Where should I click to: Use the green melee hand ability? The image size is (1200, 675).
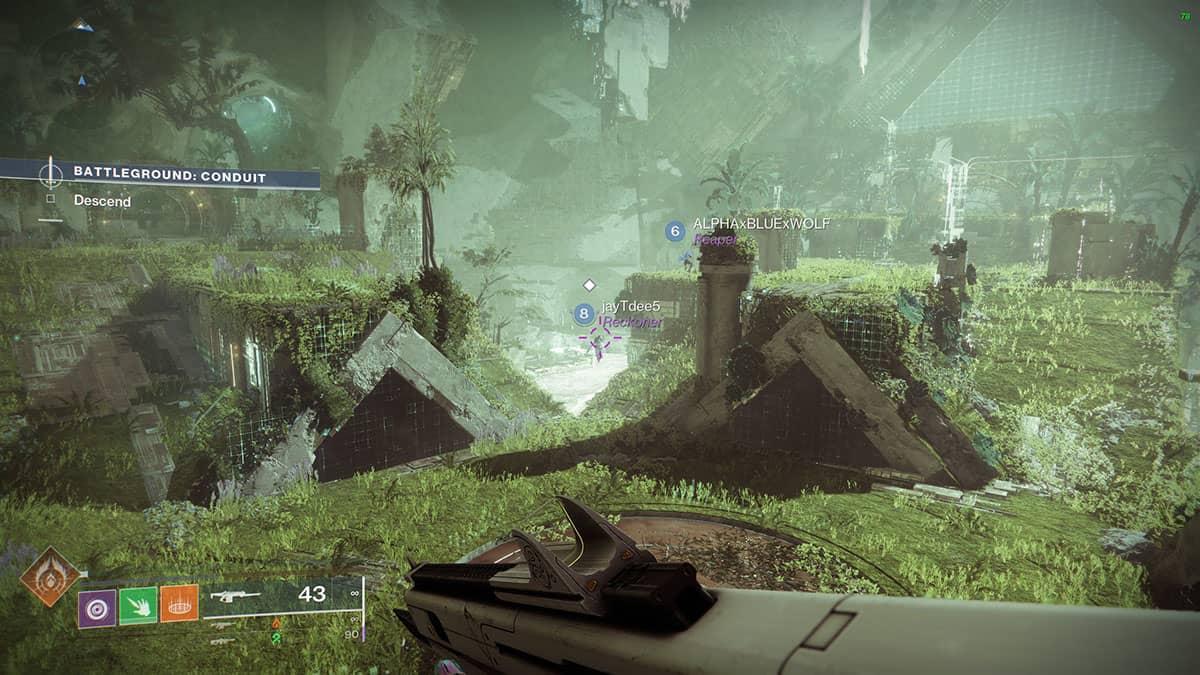[138, 606]
